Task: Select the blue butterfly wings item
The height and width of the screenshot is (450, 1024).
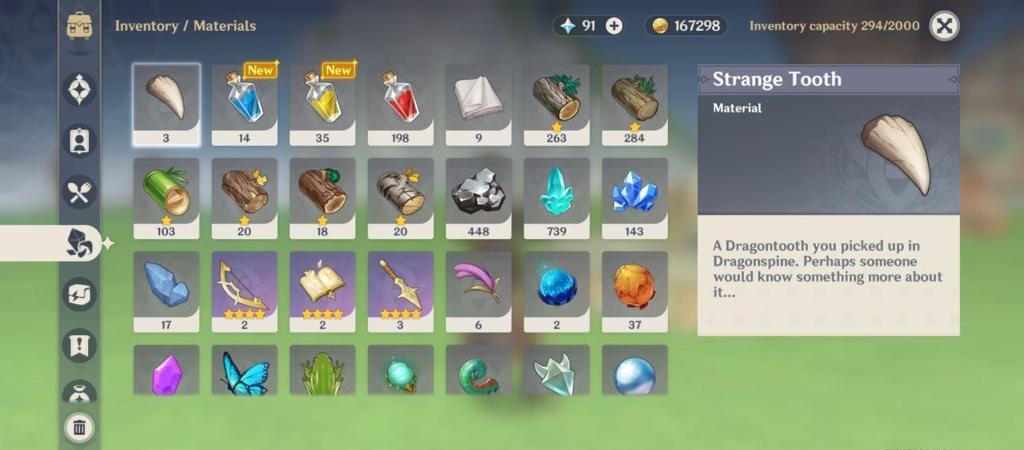Action: [x=244, y=372]
